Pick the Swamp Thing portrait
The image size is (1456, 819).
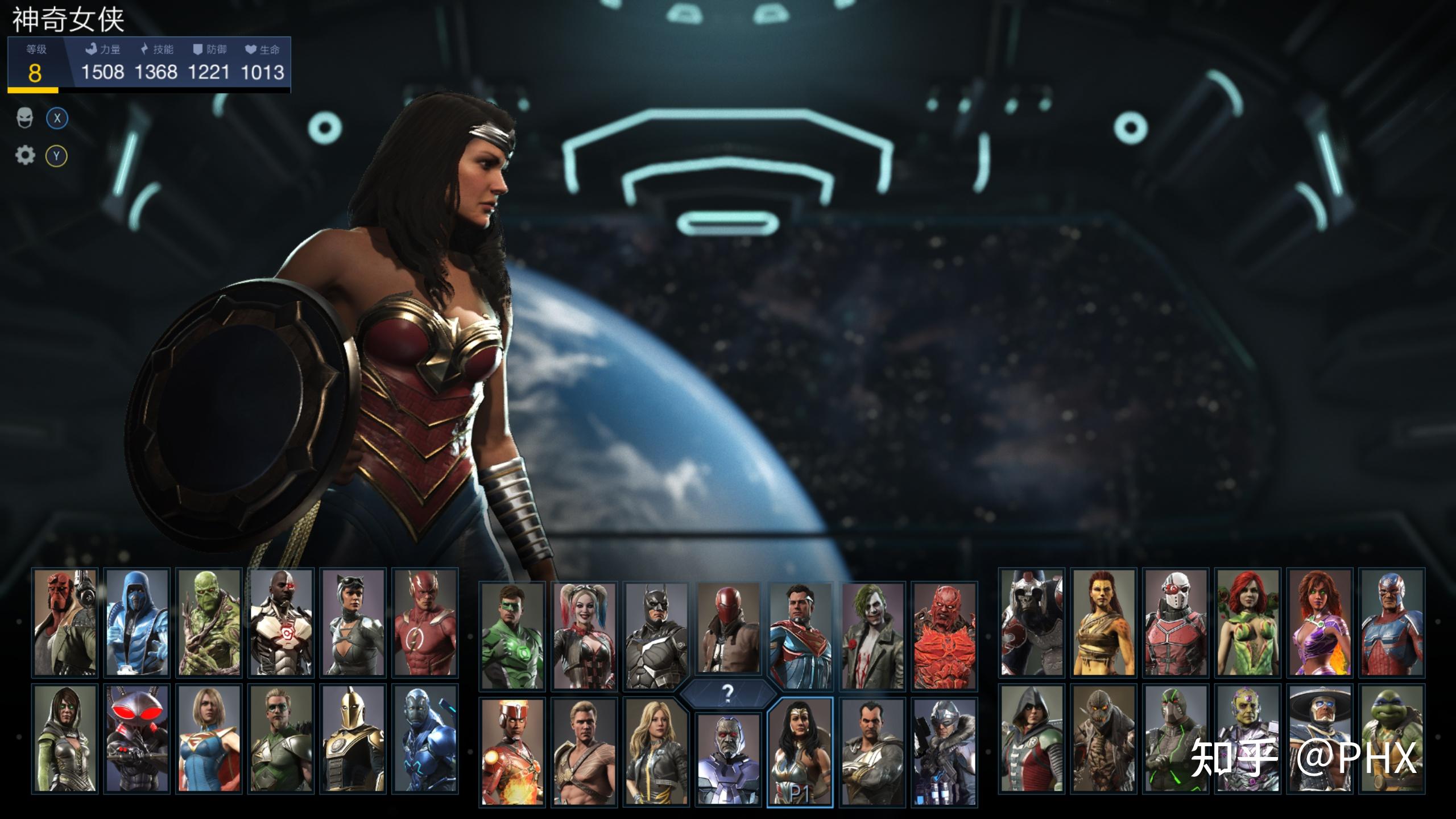click(209, 623)
